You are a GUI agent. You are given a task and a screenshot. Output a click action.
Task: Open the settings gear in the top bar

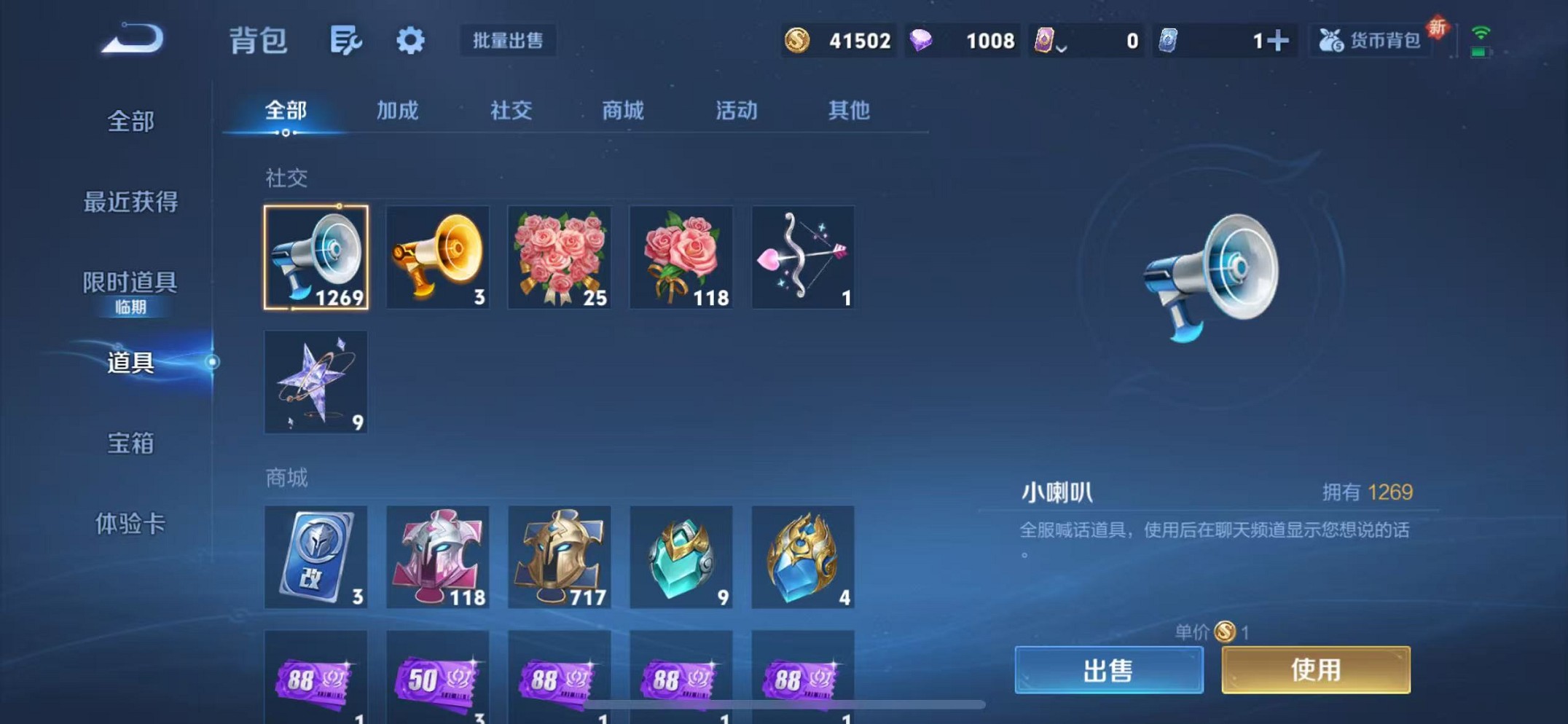click(x=410, y=41)
